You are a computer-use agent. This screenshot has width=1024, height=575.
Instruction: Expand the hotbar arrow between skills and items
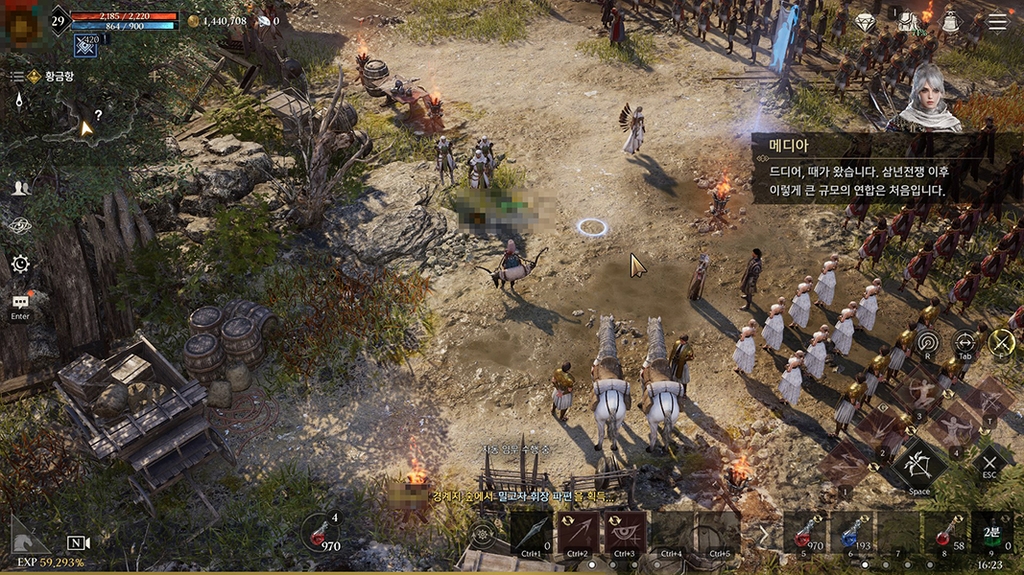coord(765,533)
